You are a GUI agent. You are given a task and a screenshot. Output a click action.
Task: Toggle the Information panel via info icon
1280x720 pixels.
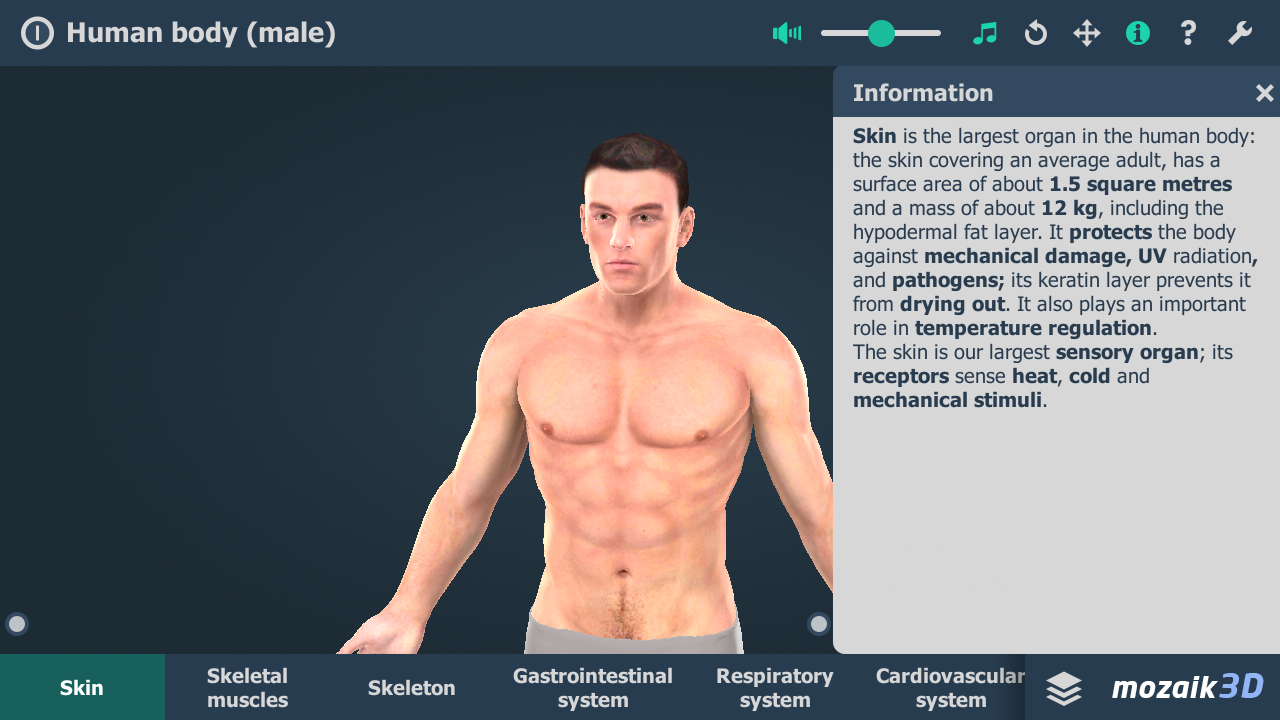pos(1138,33)
